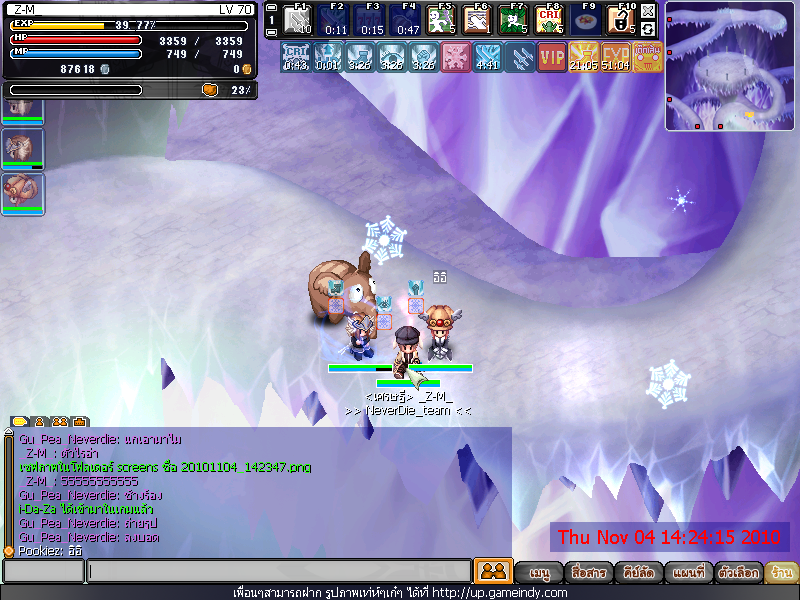Open the ร้าน shop button

(x=780, y=573)
